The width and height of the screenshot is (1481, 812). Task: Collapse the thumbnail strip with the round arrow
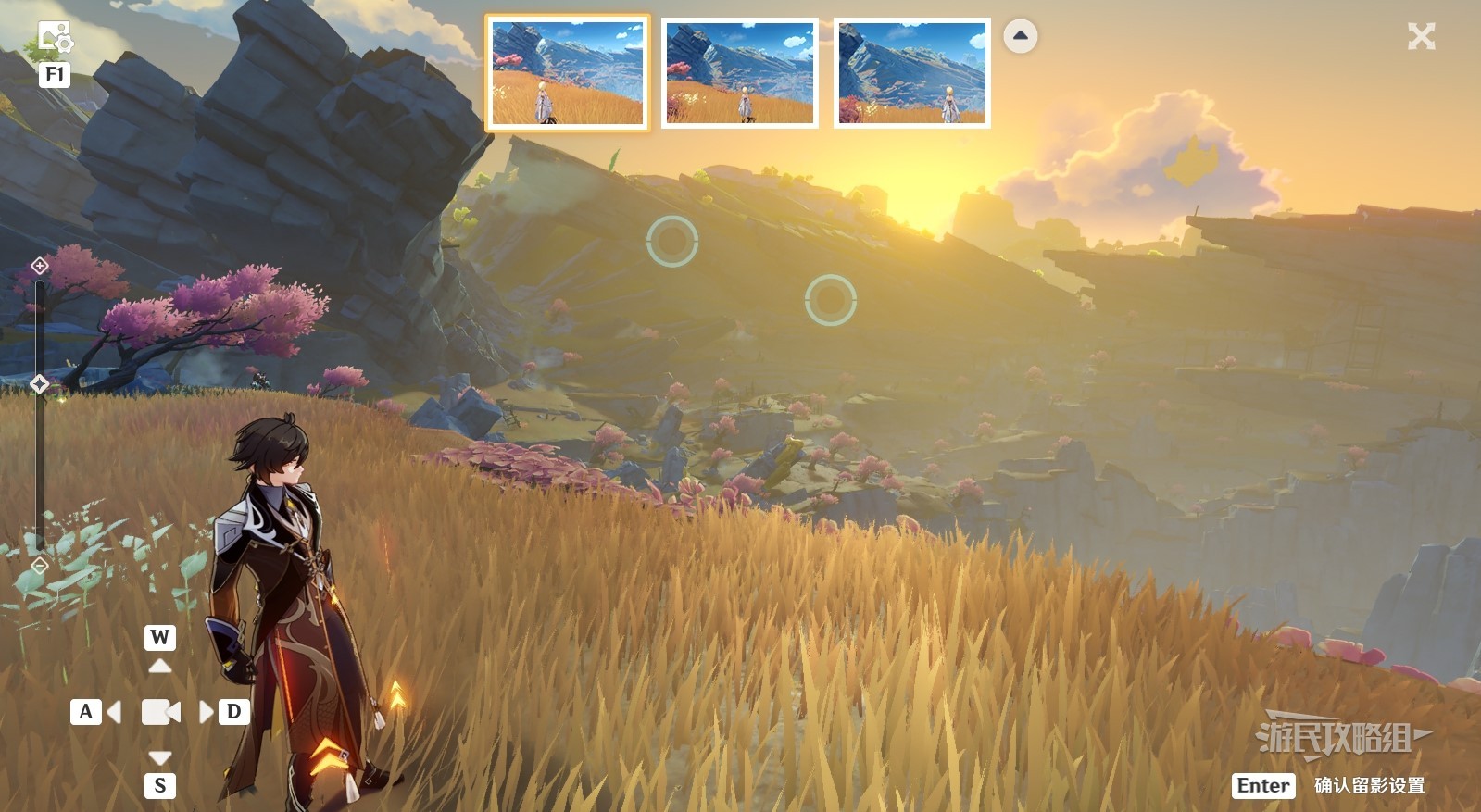pos(1021,36)
